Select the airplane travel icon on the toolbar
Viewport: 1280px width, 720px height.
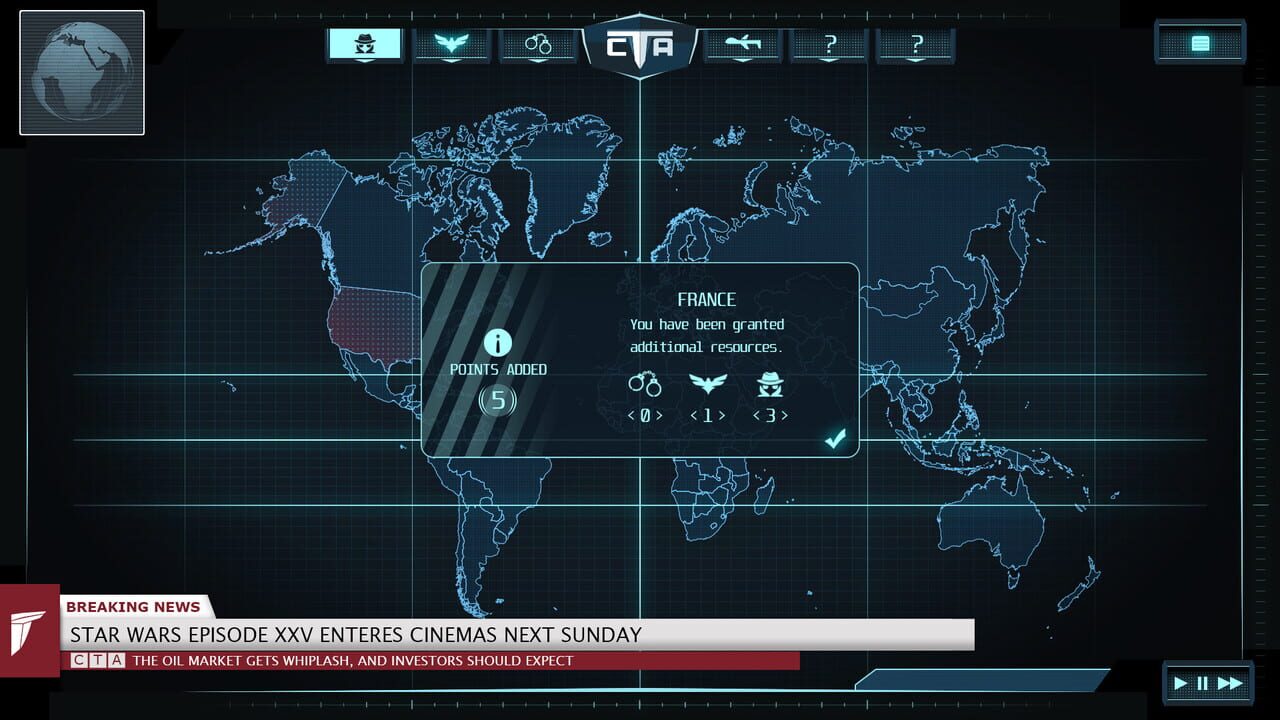click(x=741, y=42)
